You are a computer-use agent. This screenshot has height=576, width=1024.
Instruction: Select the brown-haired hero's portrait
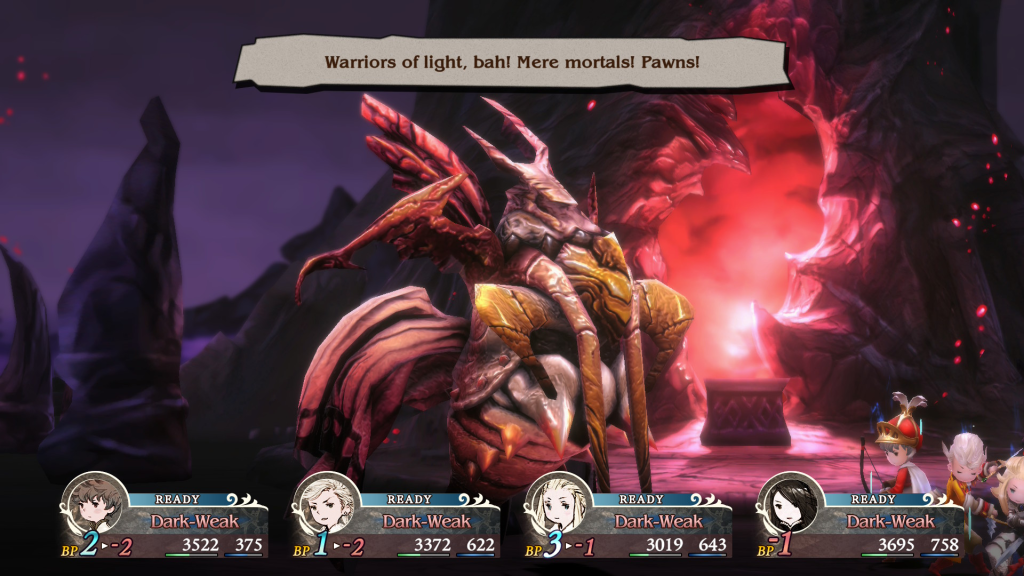[94, 507]
